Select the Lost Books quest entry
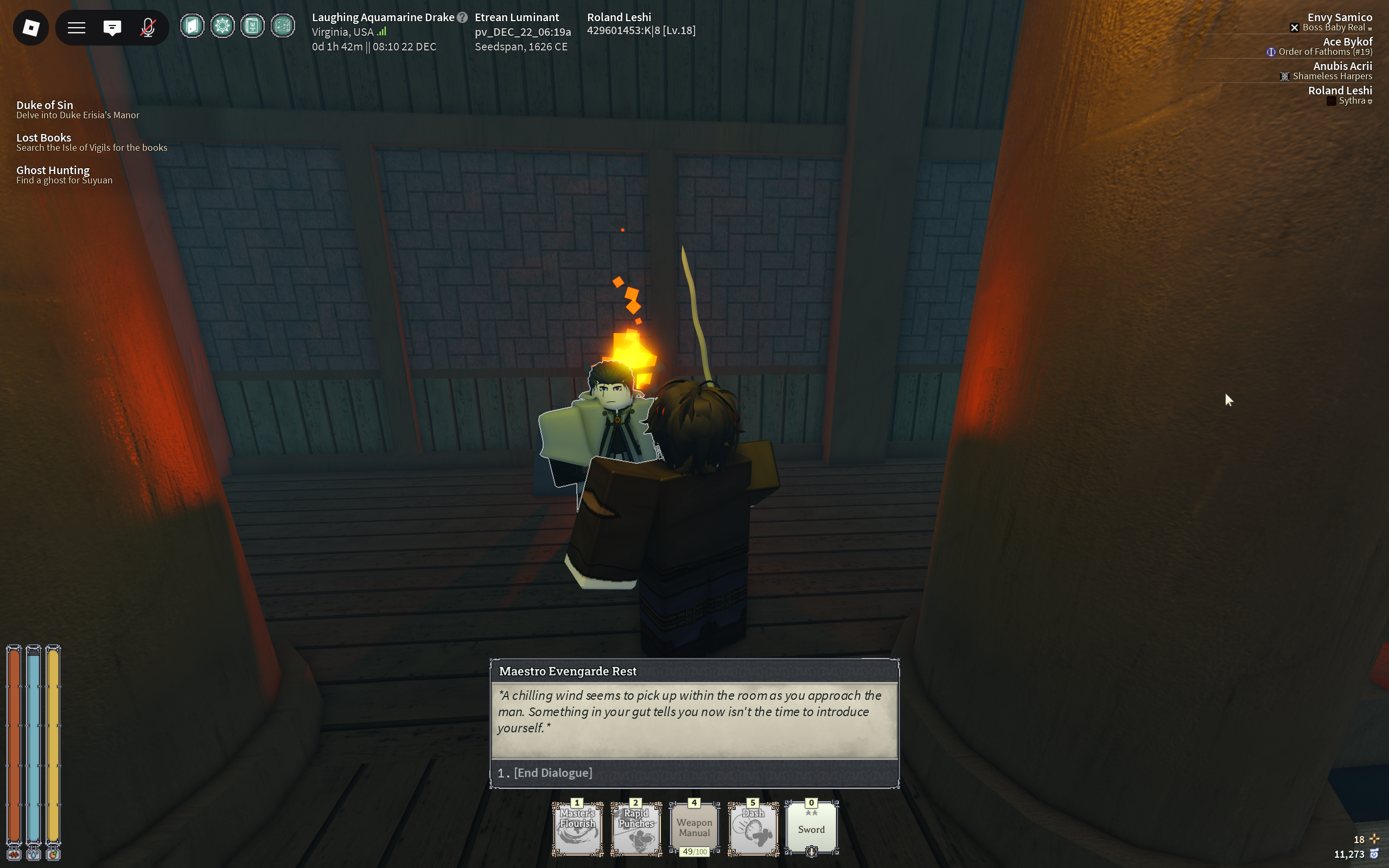The height and width of the screenshot is (868, 1389). (x=43, y=138)
